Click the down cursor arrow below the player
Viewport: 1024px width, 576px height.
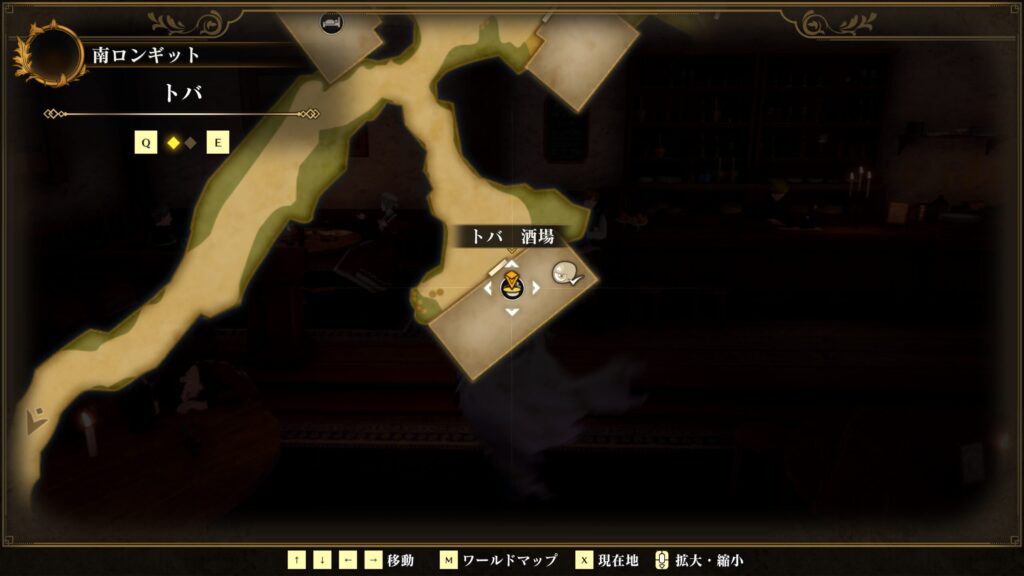[x=511, y=312]
